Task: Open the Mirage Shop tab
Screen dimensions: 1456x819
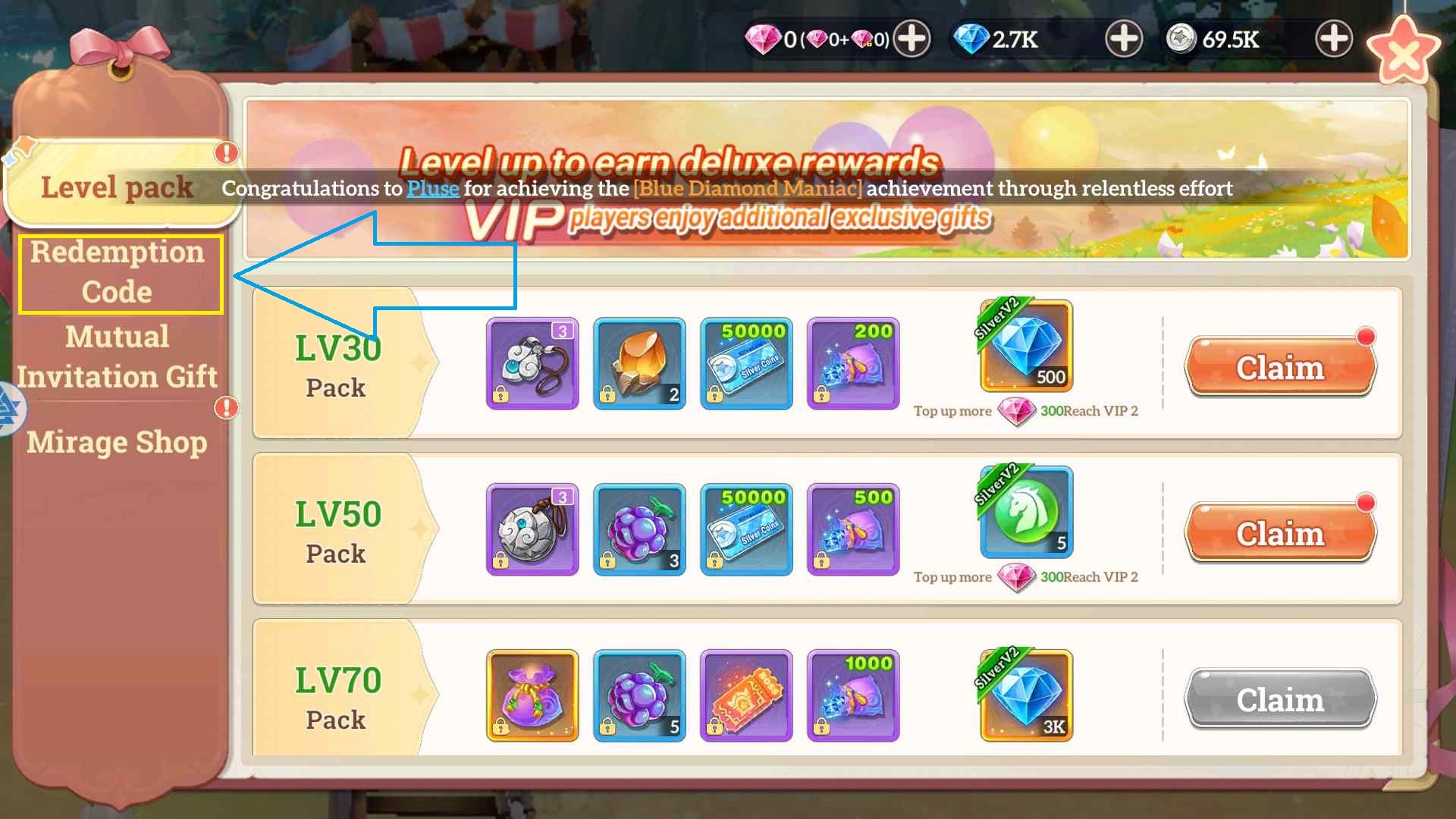Action: pos(118,442)
